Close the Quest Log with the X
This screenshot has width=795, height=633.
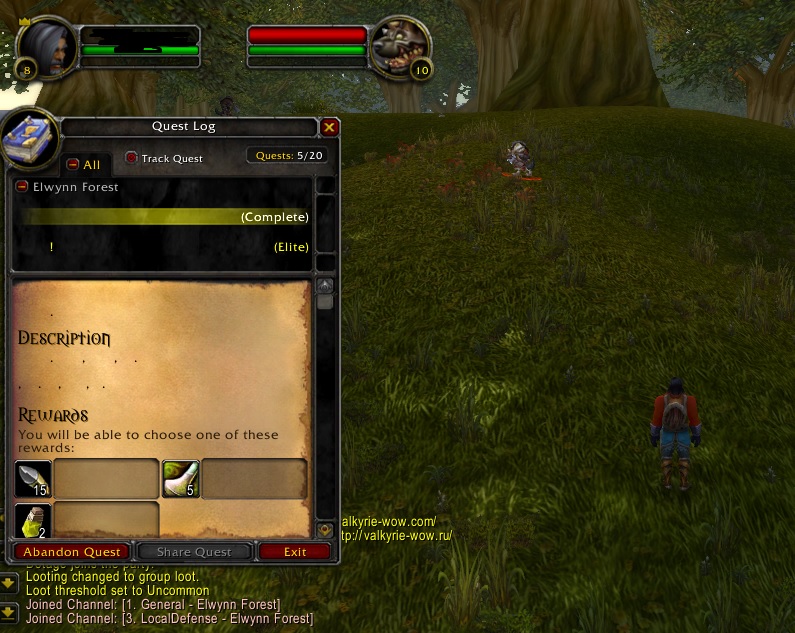click(330, 127)
